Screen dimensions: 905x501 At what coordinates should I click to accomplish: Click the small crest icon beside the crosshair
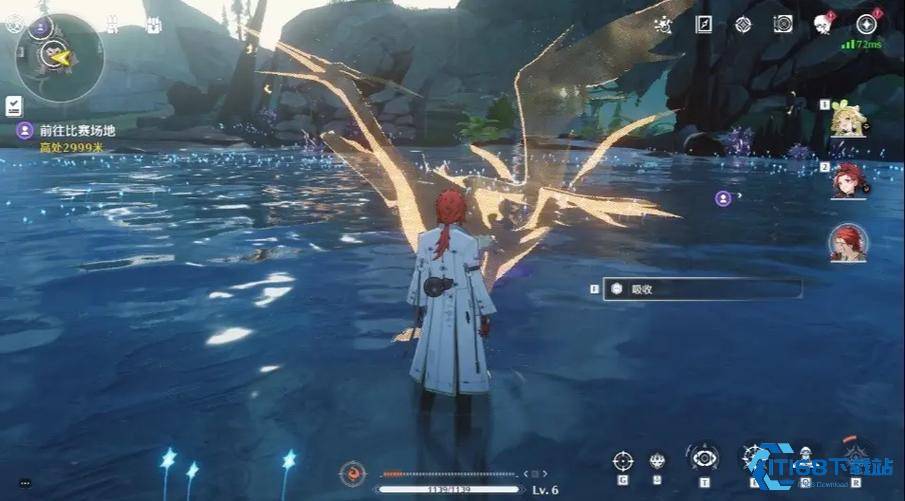pyautogui.click(x=657, y=461)
